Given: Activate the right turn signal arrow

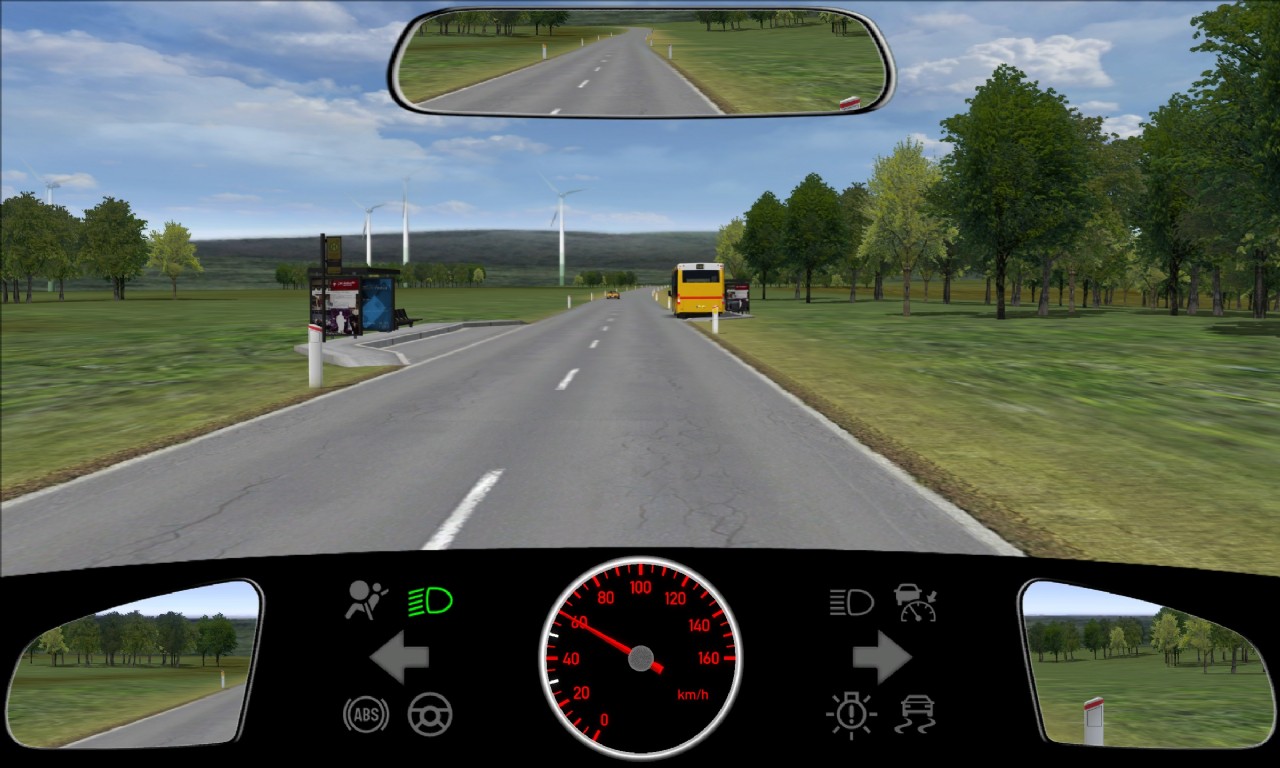Looking at the screenshot, I should (881, 657).
